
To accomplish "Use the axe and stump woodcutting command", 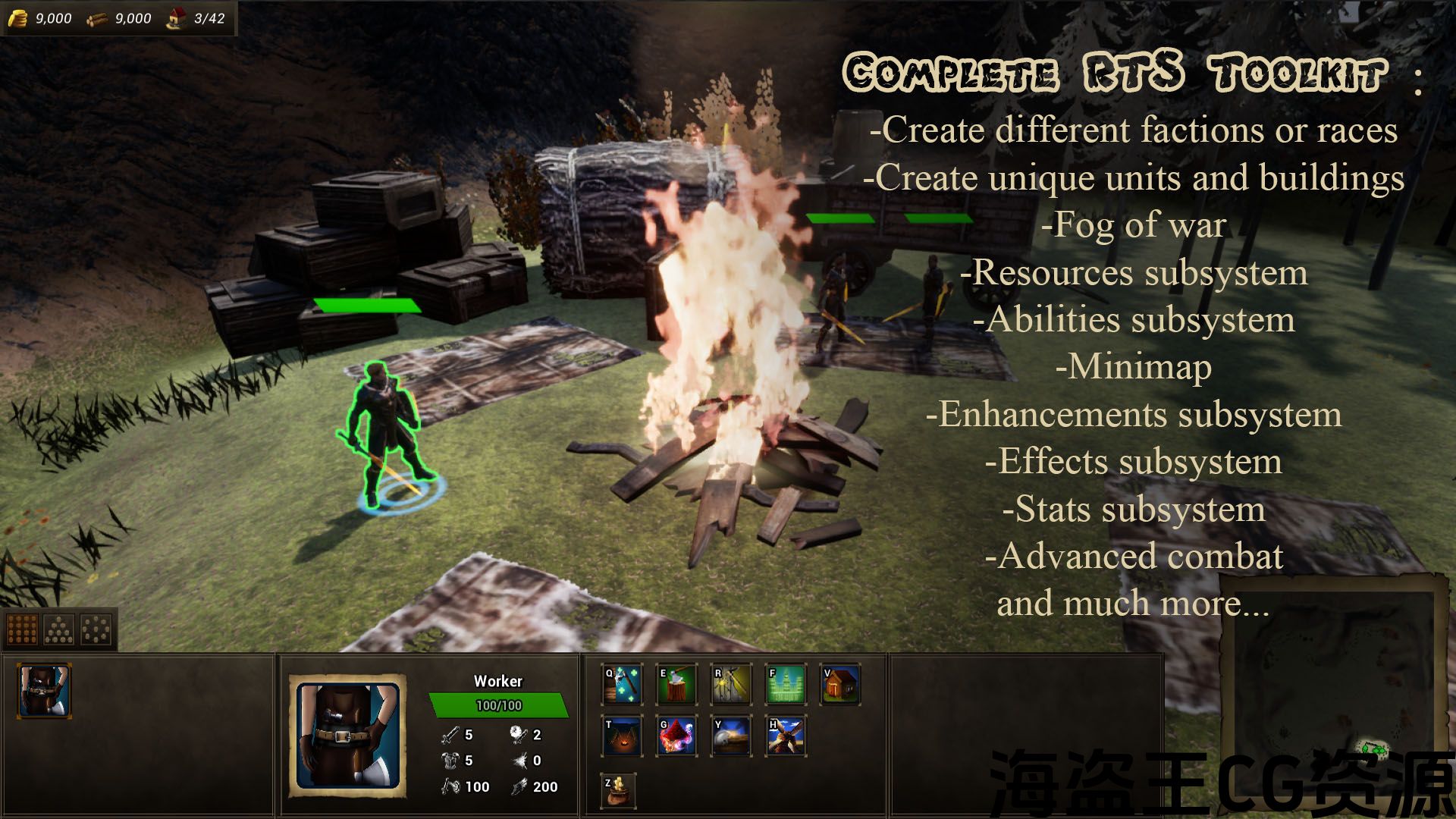I will 676,684.
